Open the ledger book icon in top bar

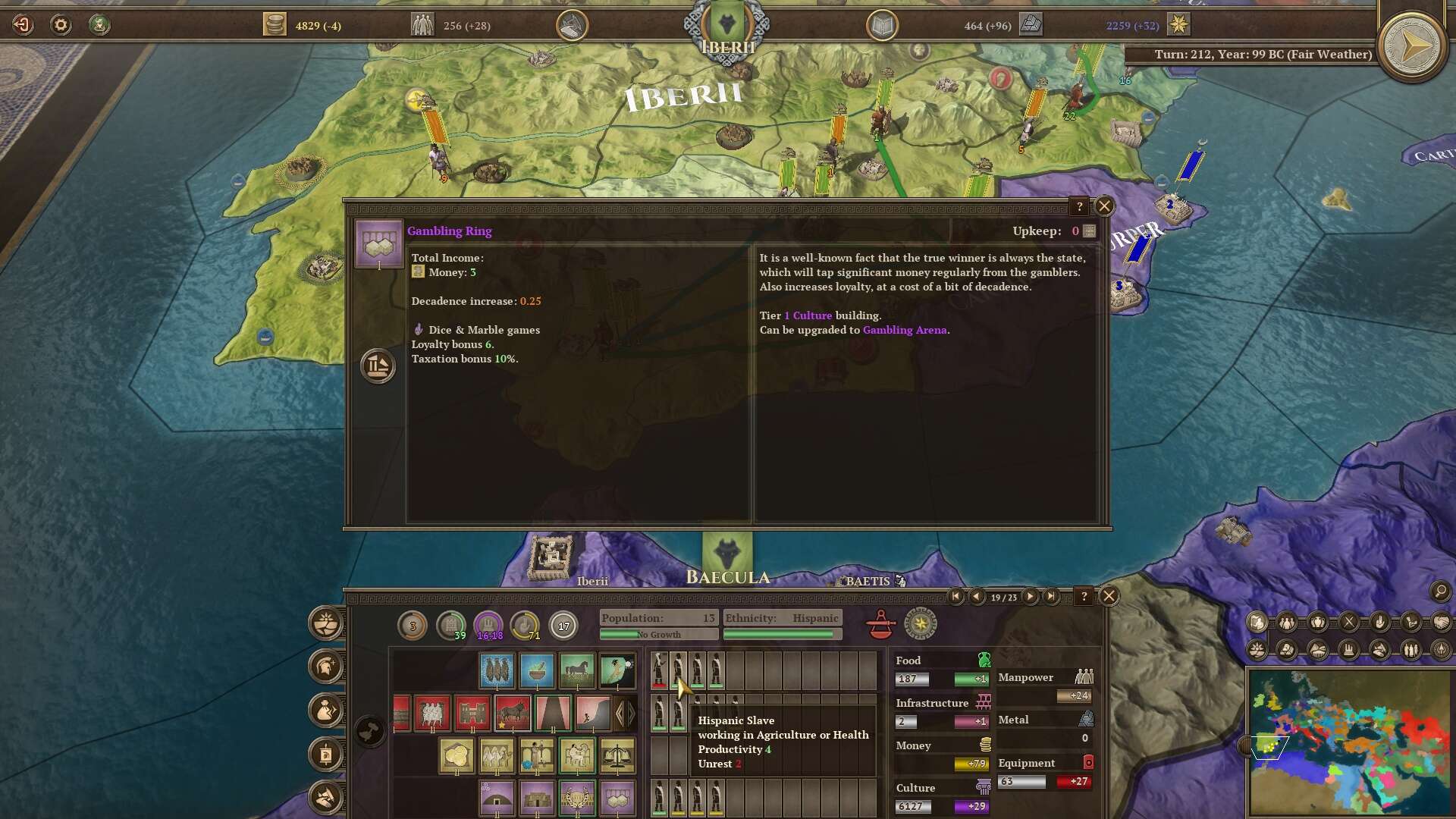pos(882,24)
